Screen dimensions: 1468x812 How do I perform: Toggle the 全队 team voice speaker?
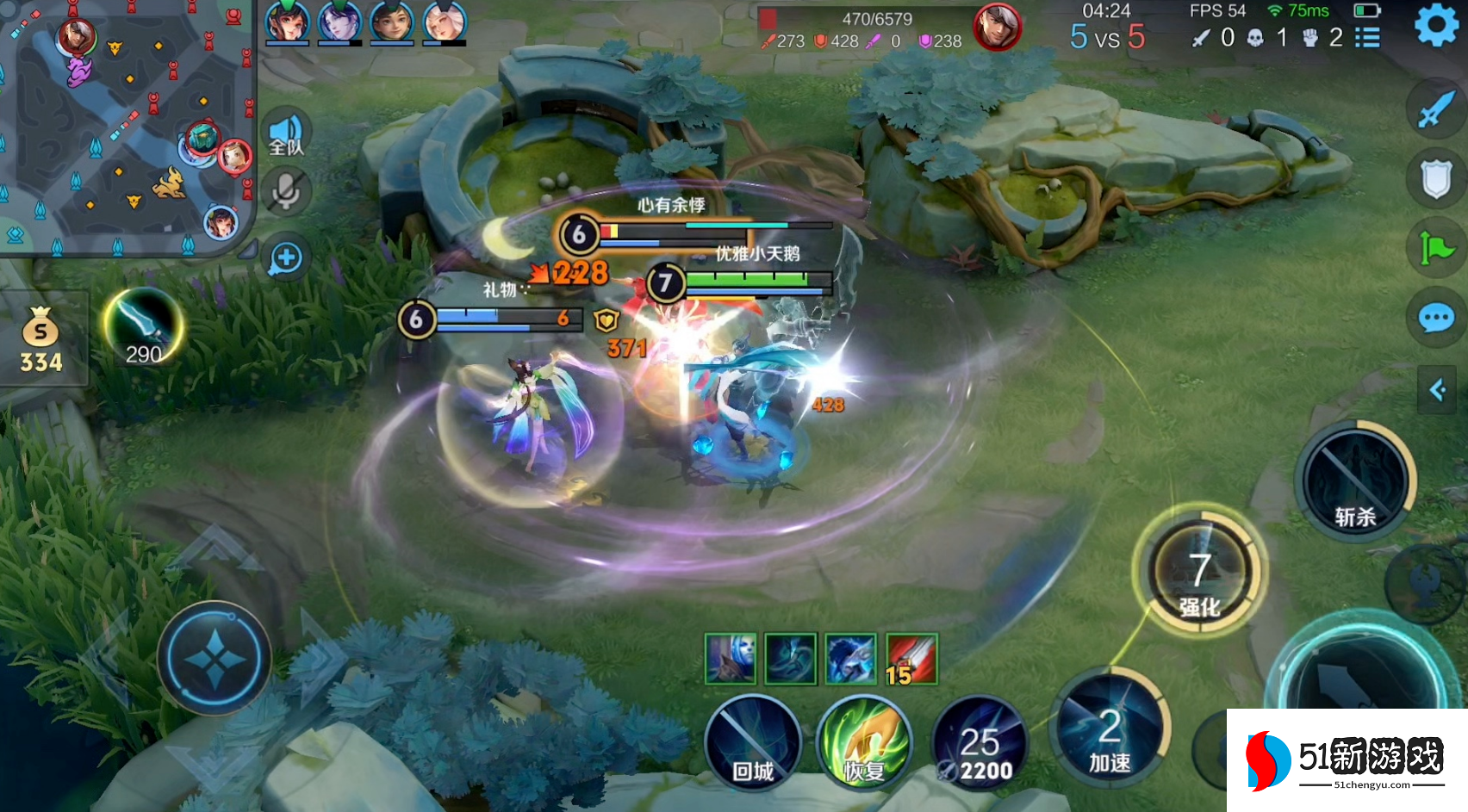[x=286, y=135]
